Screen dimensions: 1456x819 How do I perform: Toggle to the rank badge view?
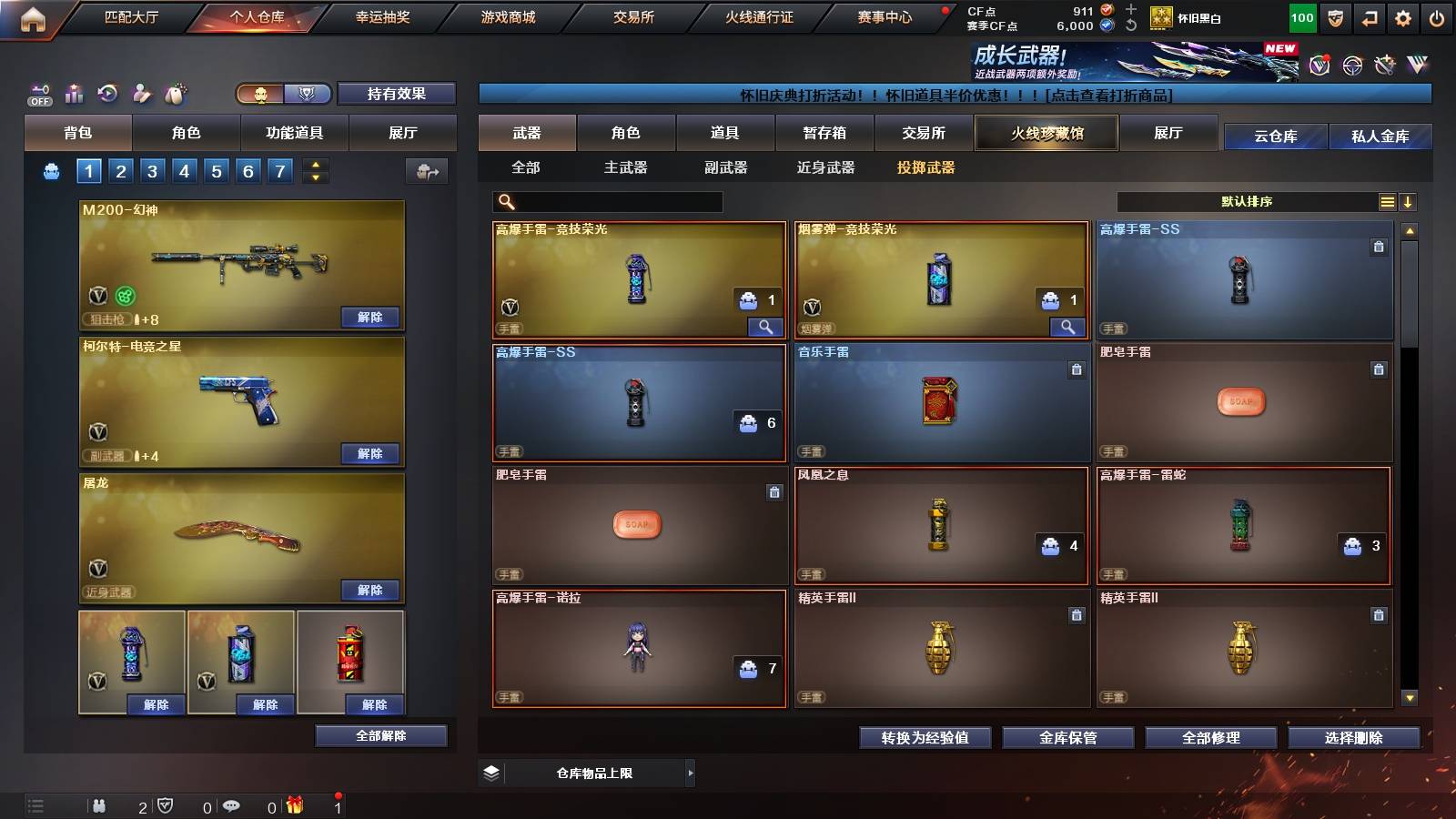(308, 94)
